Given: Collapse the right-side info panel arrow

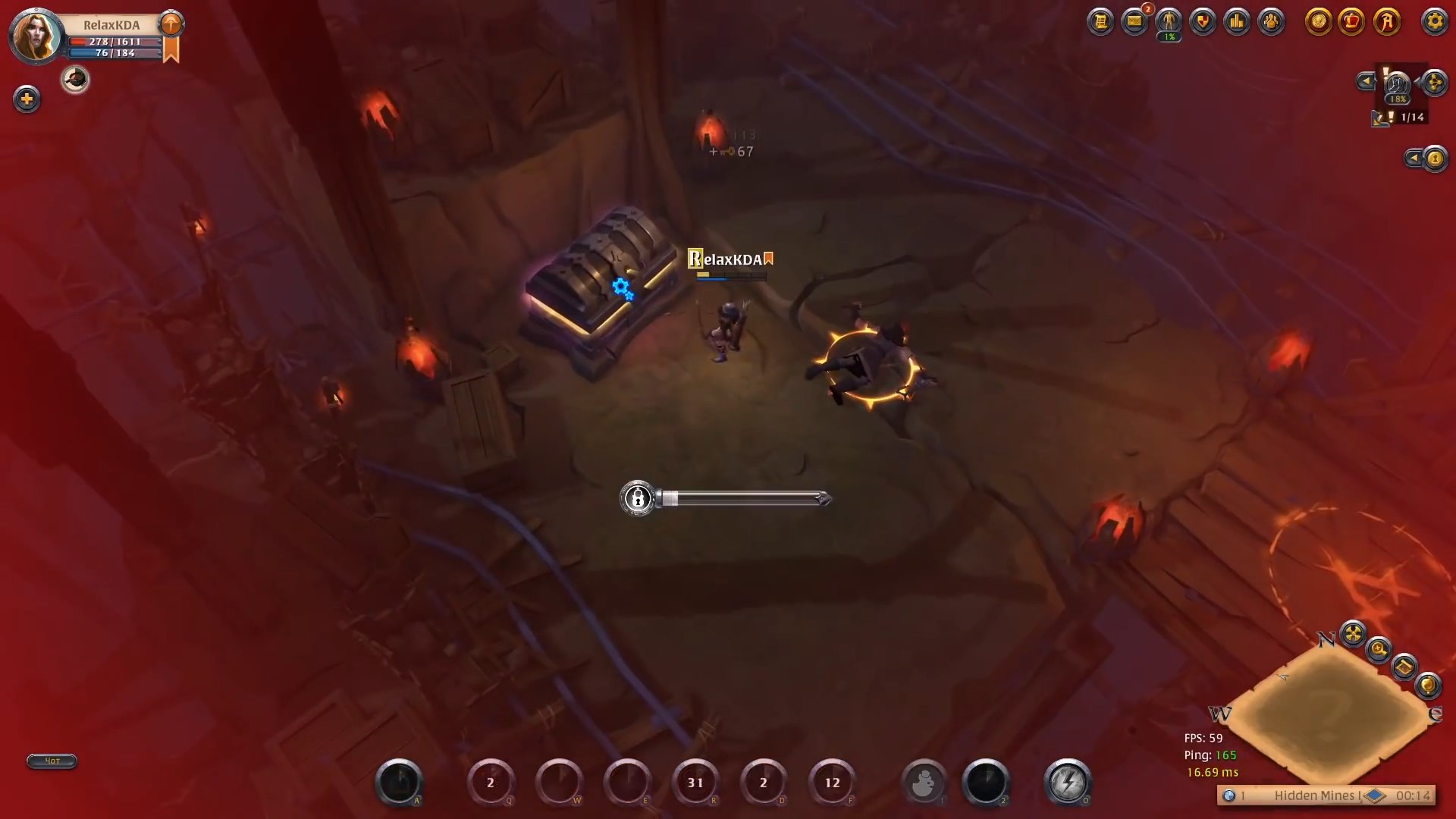Looking at the screenshot, I should (x=1413, y=158).
